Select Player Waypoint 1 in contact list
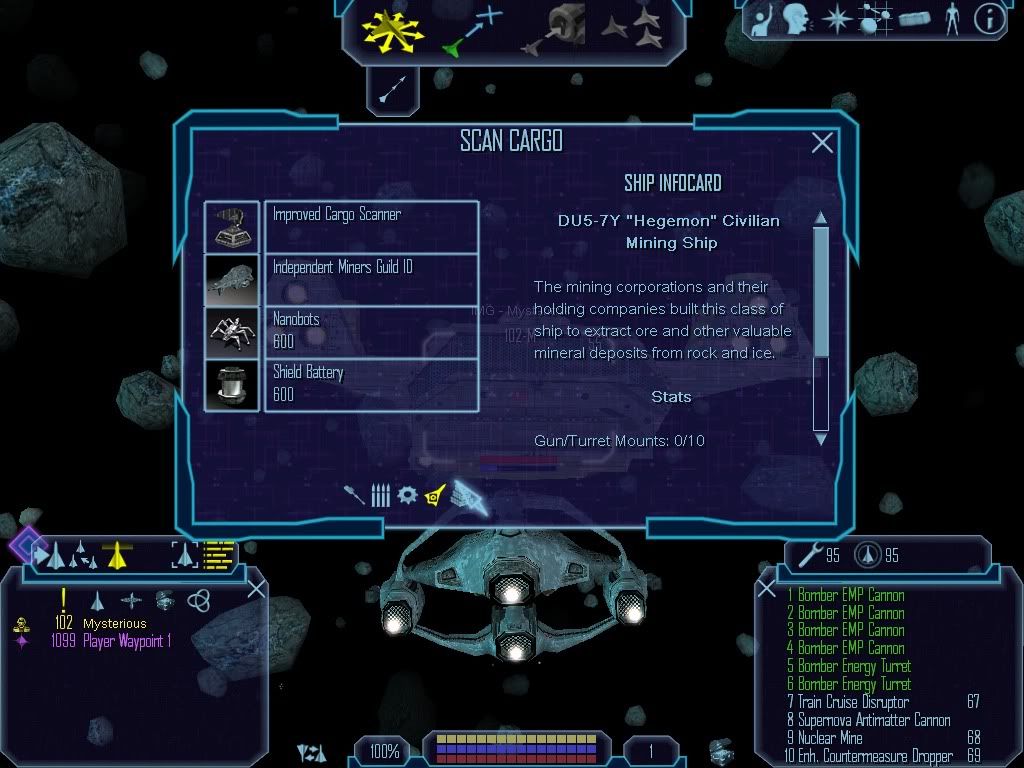The height and width of the screenshot is (768, 1024). (127, 641)
